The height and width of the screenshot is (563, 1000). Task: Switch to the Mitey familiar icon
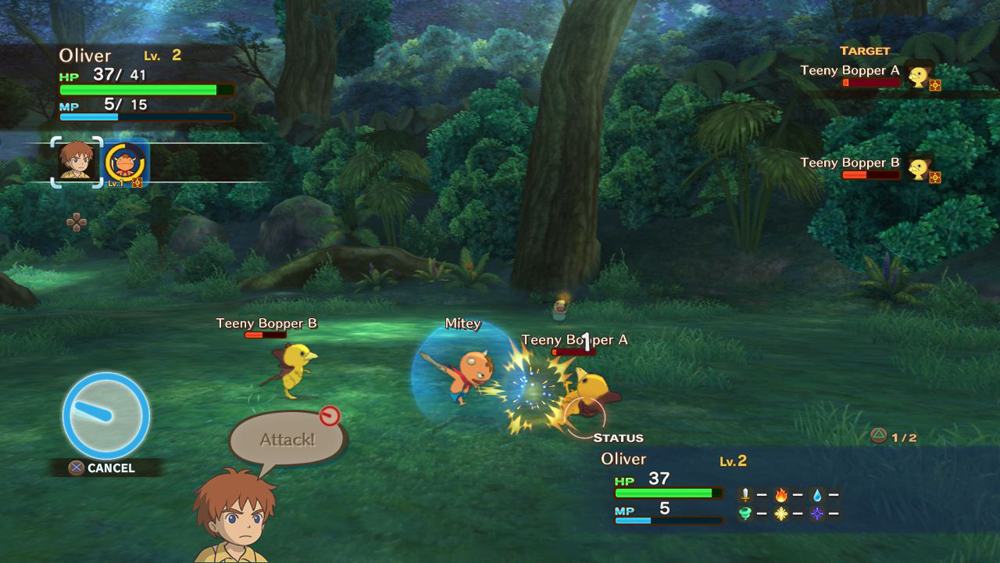tap(126, 163)
